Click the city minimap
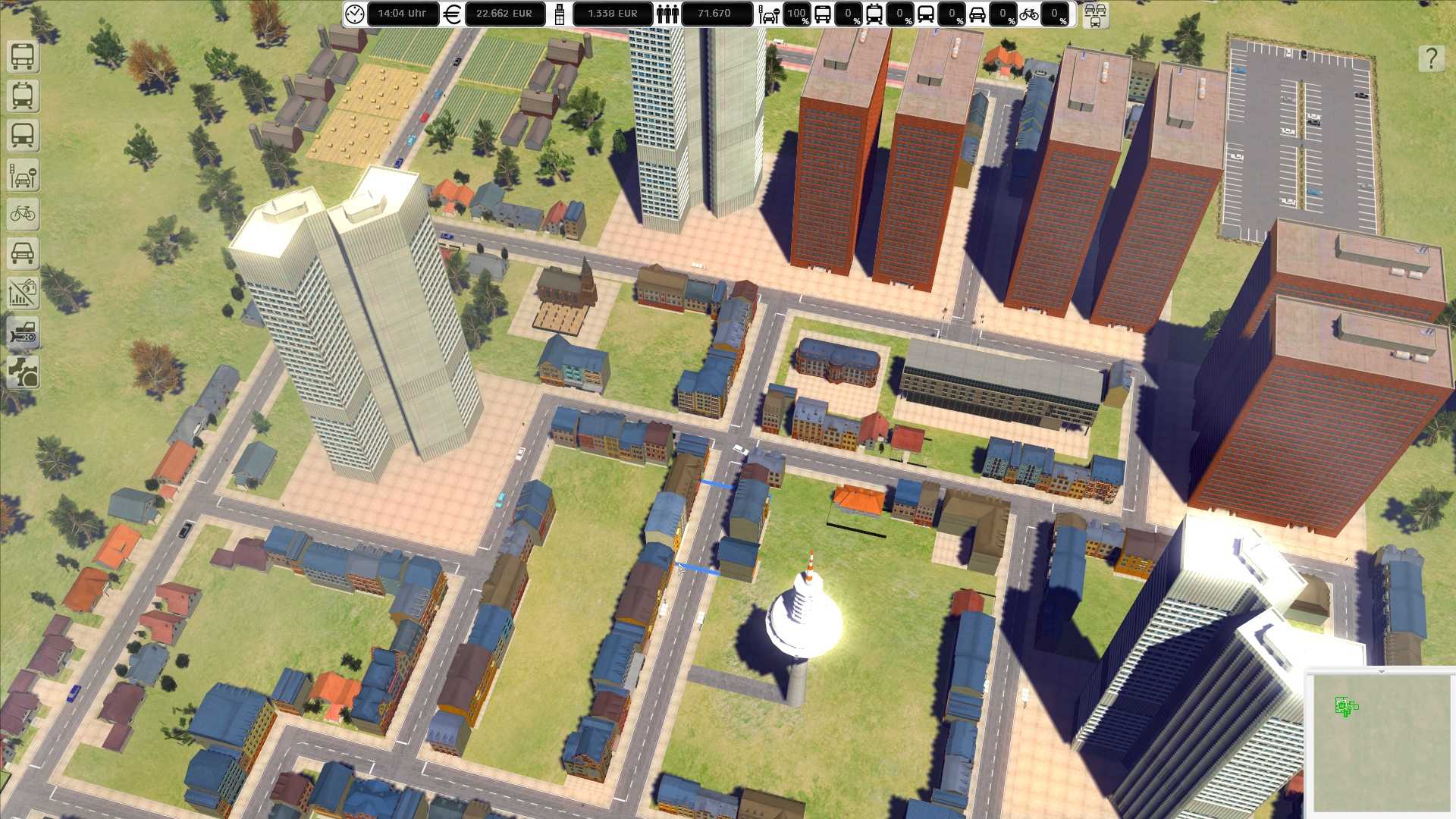 [1380, 743]
